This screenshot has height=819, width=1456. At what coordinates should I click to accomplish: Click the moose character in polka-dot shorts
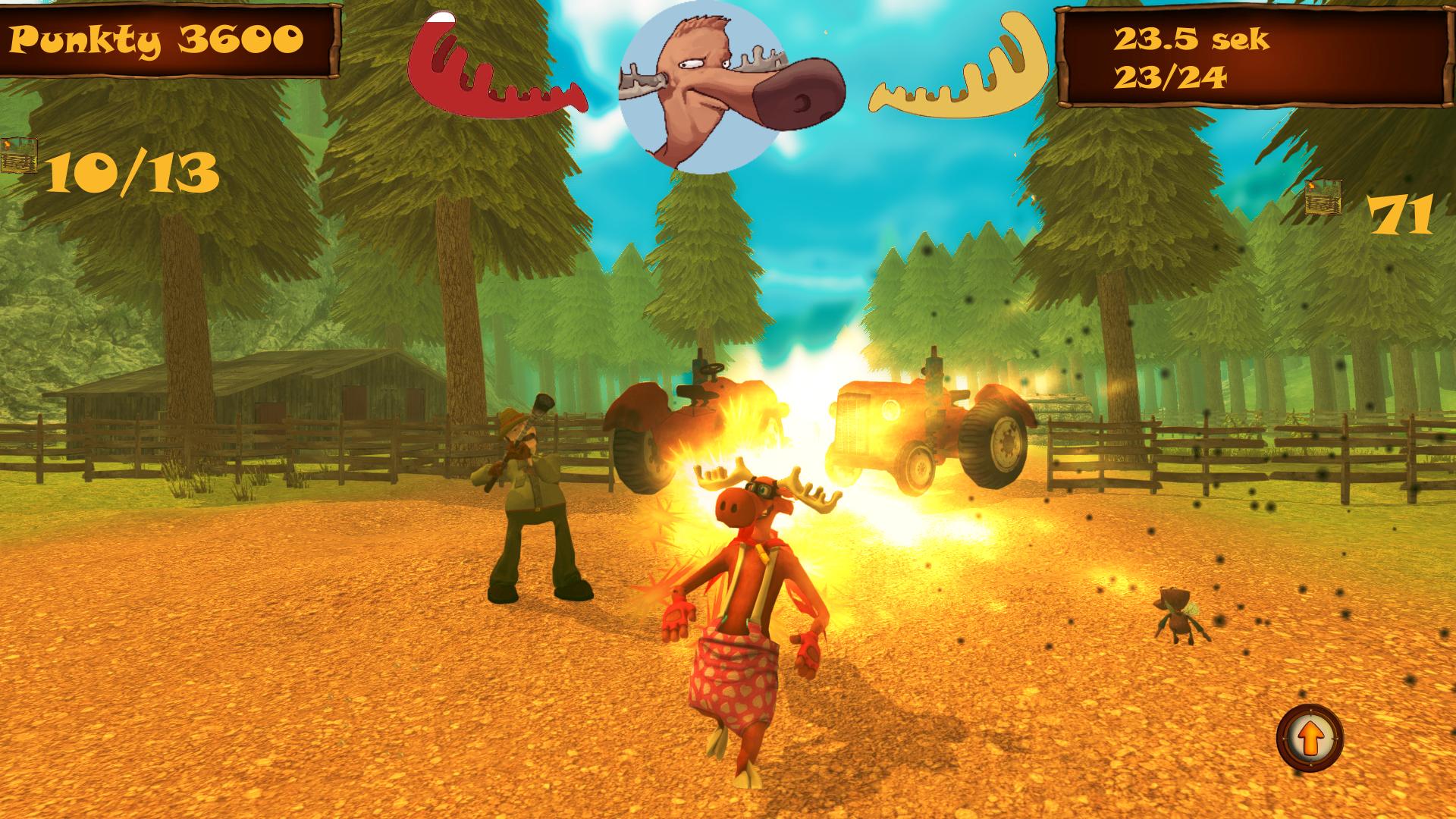tap(739, 607)
